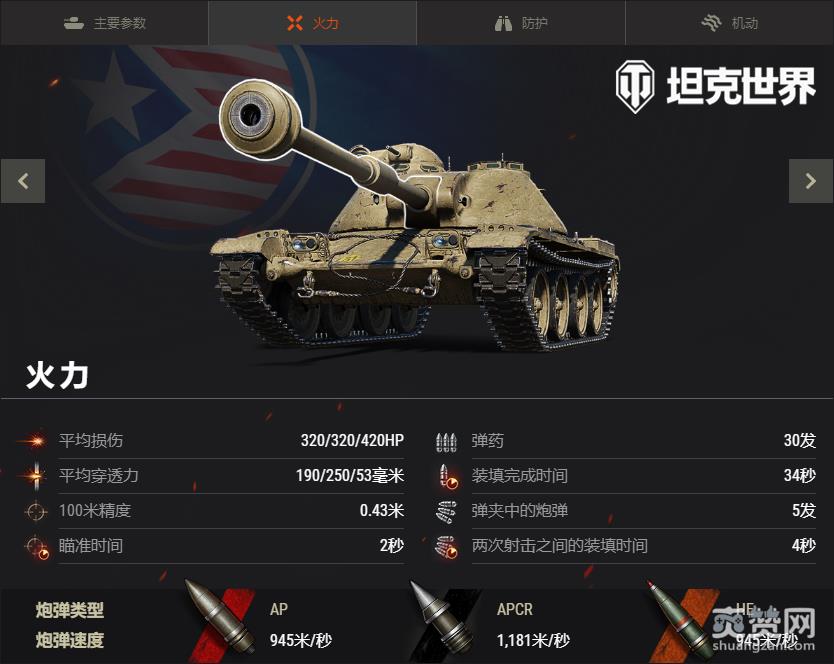Show the 机动 mobility tab
The height and width of the screenshot is (664, 834).
[x=729, y=23]
